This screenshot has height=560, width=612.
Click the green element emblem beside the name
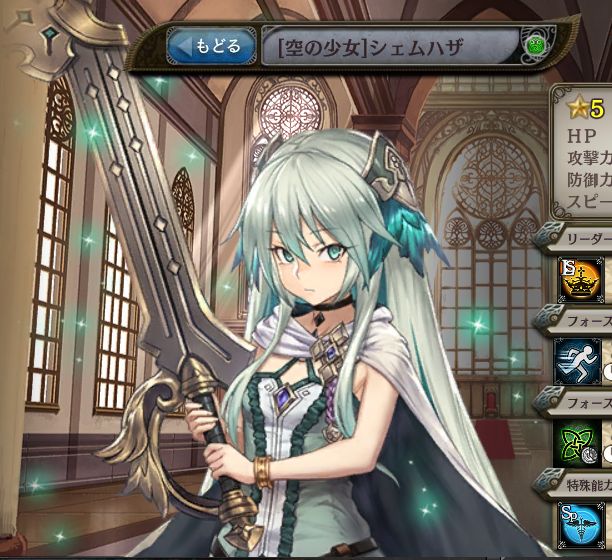534,45
